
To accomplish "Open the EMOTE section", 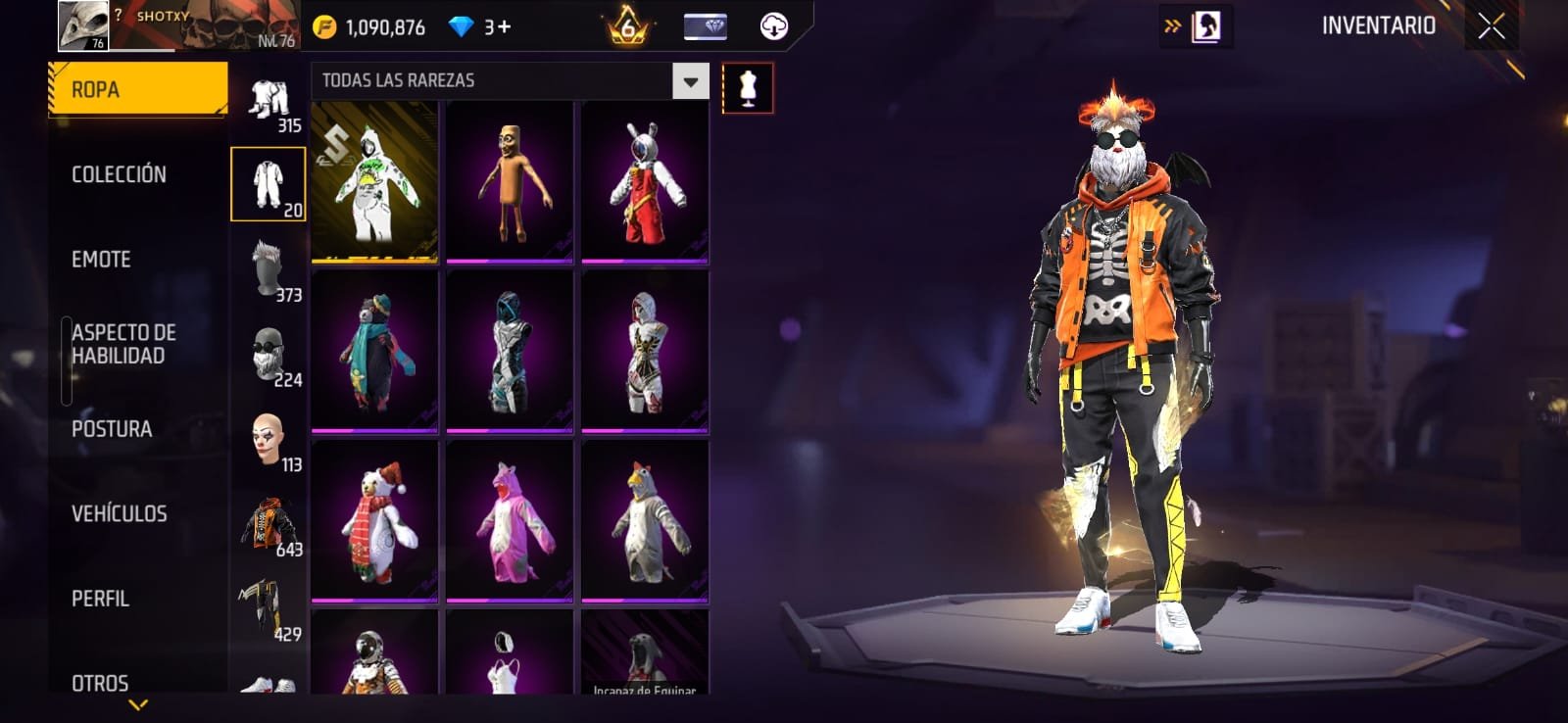I will [101, 260].
